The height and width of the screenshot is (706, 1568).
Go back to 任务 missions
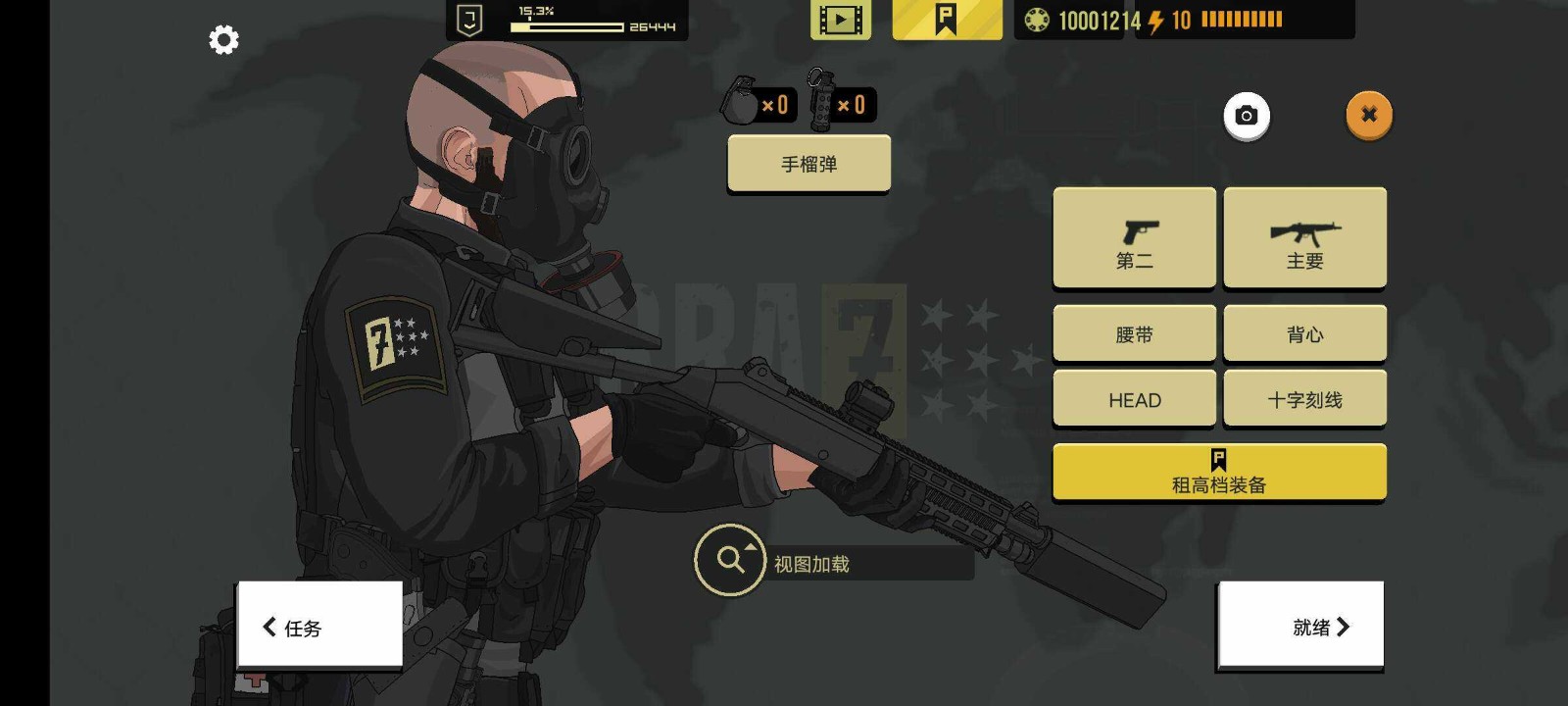pos(319,627)
